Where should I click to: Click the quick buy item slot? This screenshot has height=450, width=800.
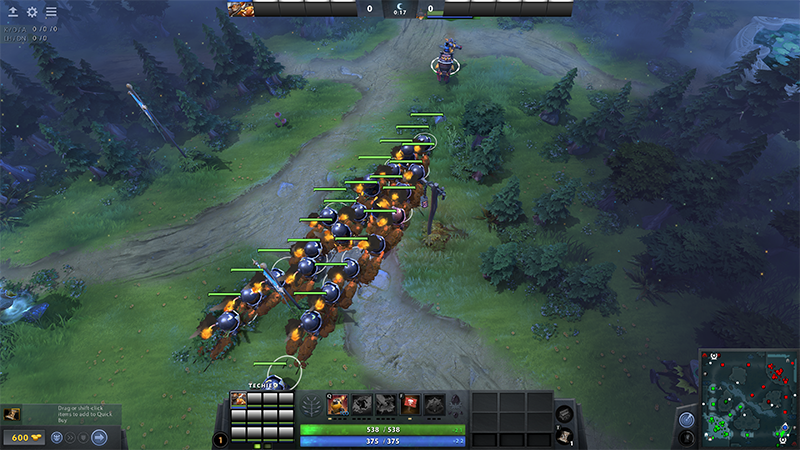11,414
